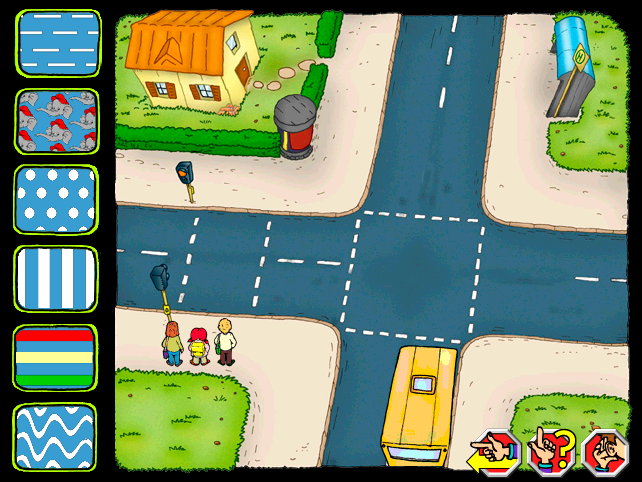642x482 pixels.
Task: Pick the white polka dot pattern tile
Action: [57, 199]
